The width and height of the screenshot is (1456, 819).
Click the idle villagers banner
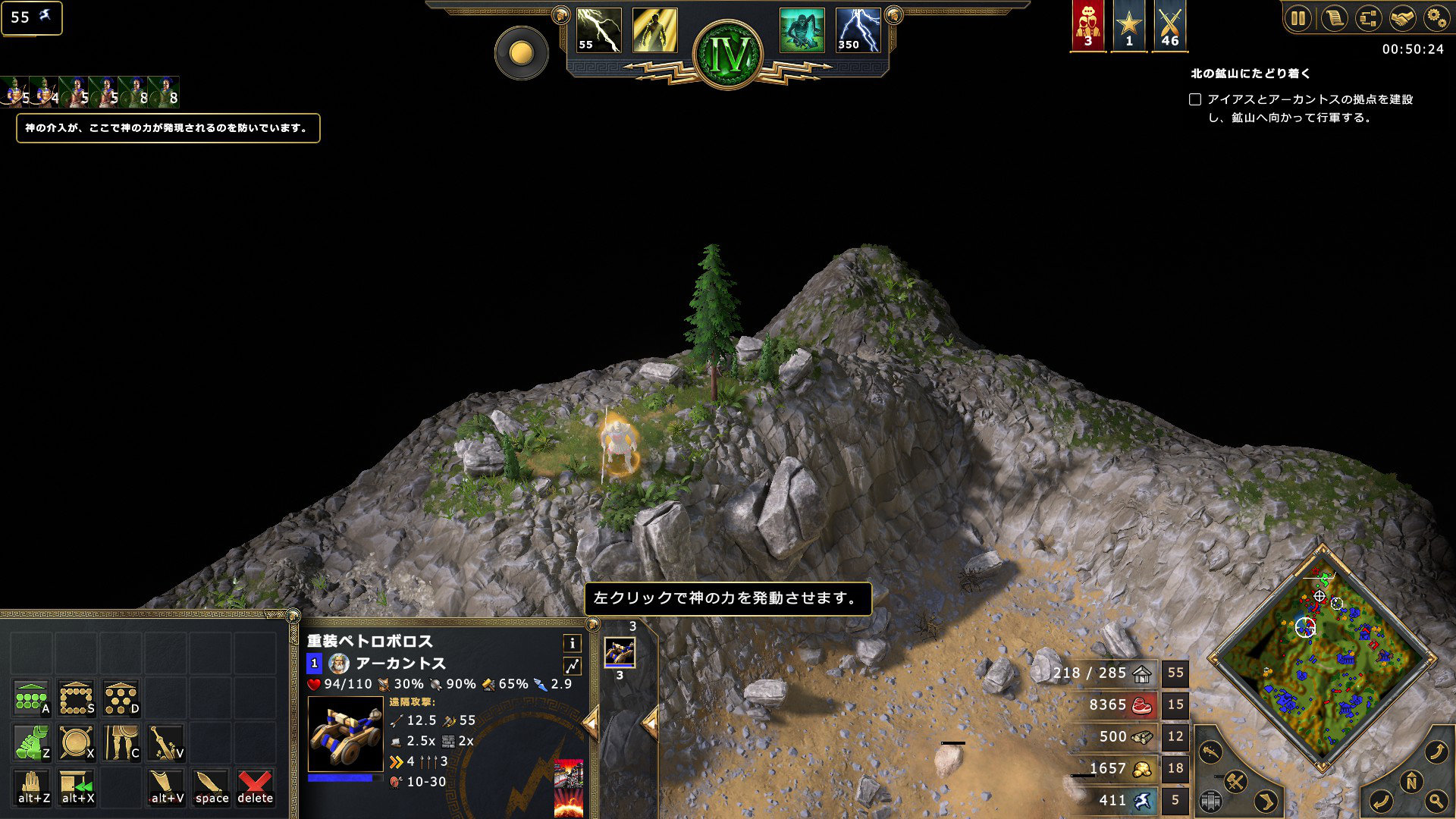click(1087, 26)
